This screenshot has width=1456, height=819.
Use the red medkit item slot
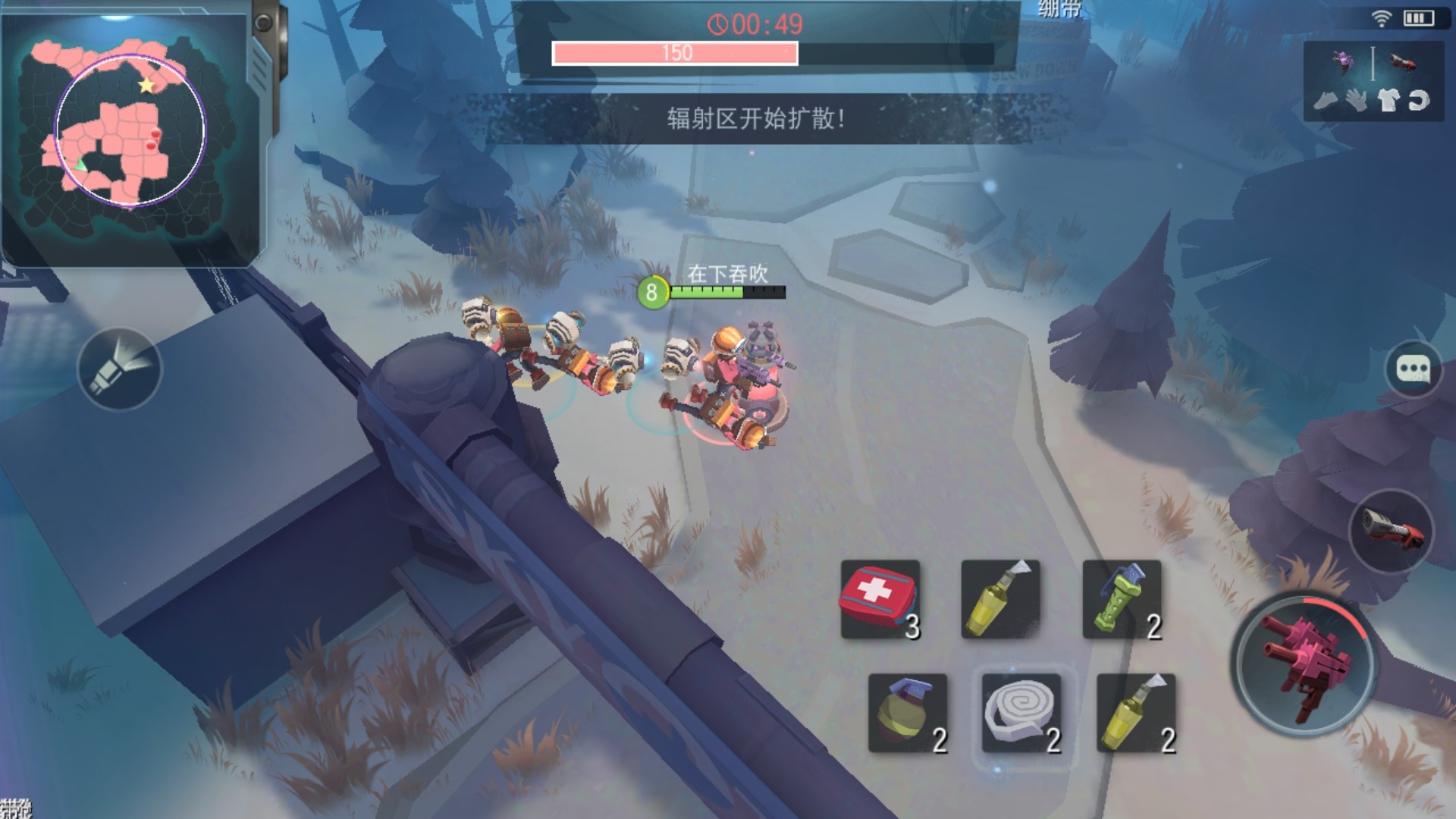(x=880, y=600)
